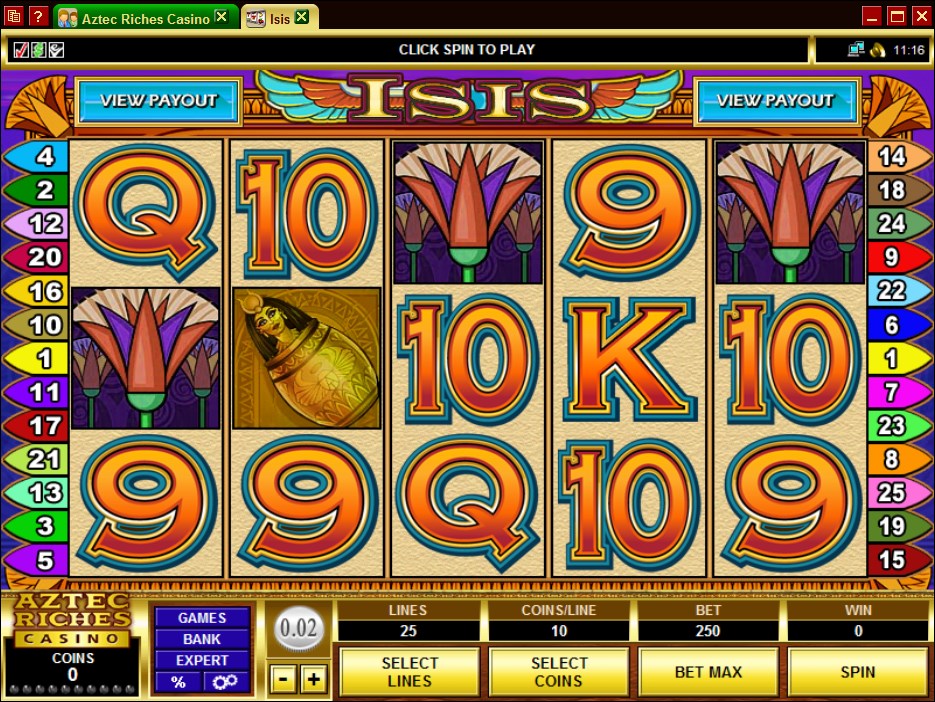Image resolution: width=935 pixels, height=702 pixels.
Task: Minimize the casino window
Action: coord(872,16)
